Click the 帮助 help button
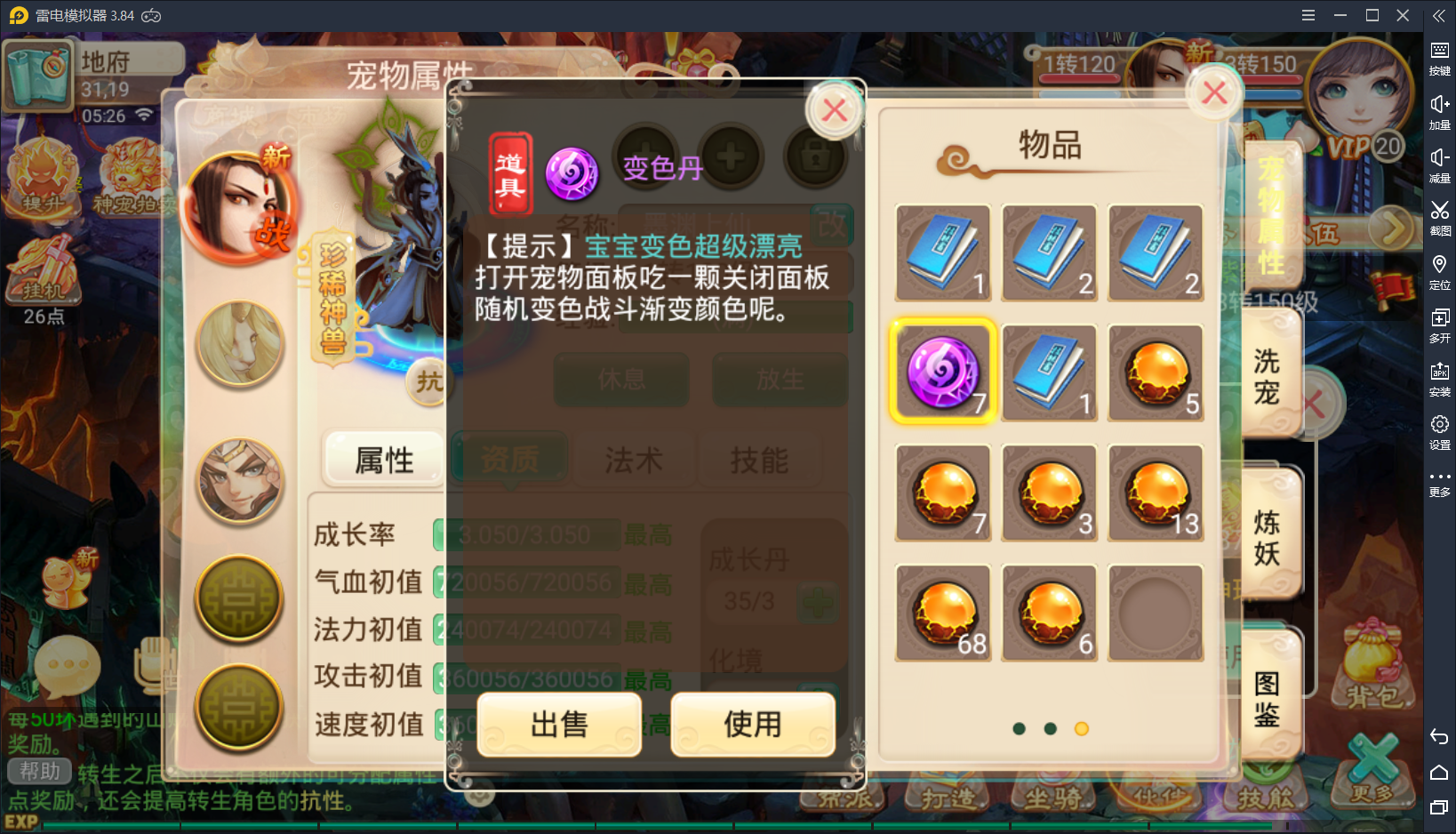This screenshot has width=1456, height=834. pyautogui.click(x=40, y=772)
